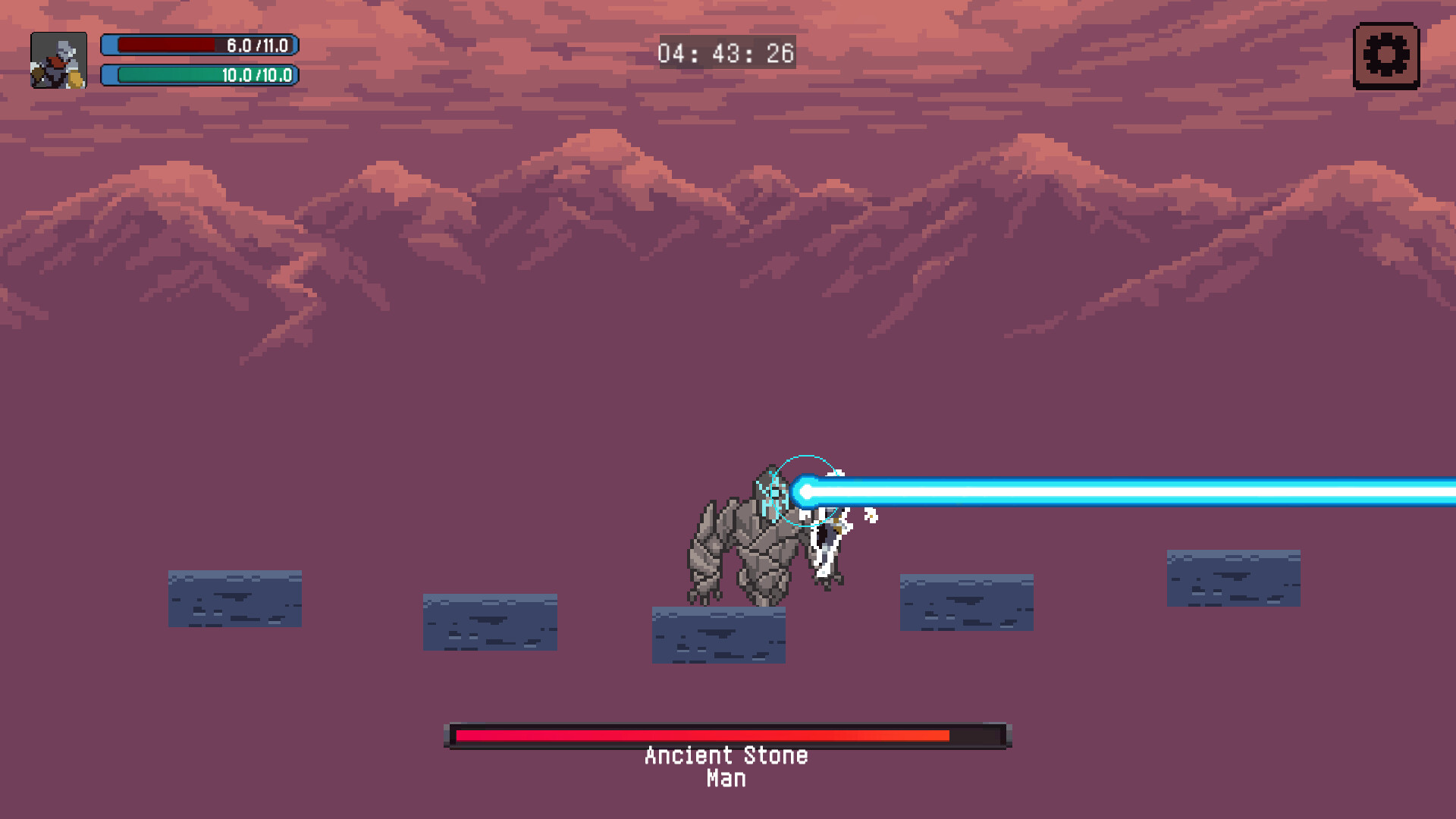This screenshot has height=819, width=1456.
Task: Click the run timer showing 04:43:26
Action: (x=726, y=53)
